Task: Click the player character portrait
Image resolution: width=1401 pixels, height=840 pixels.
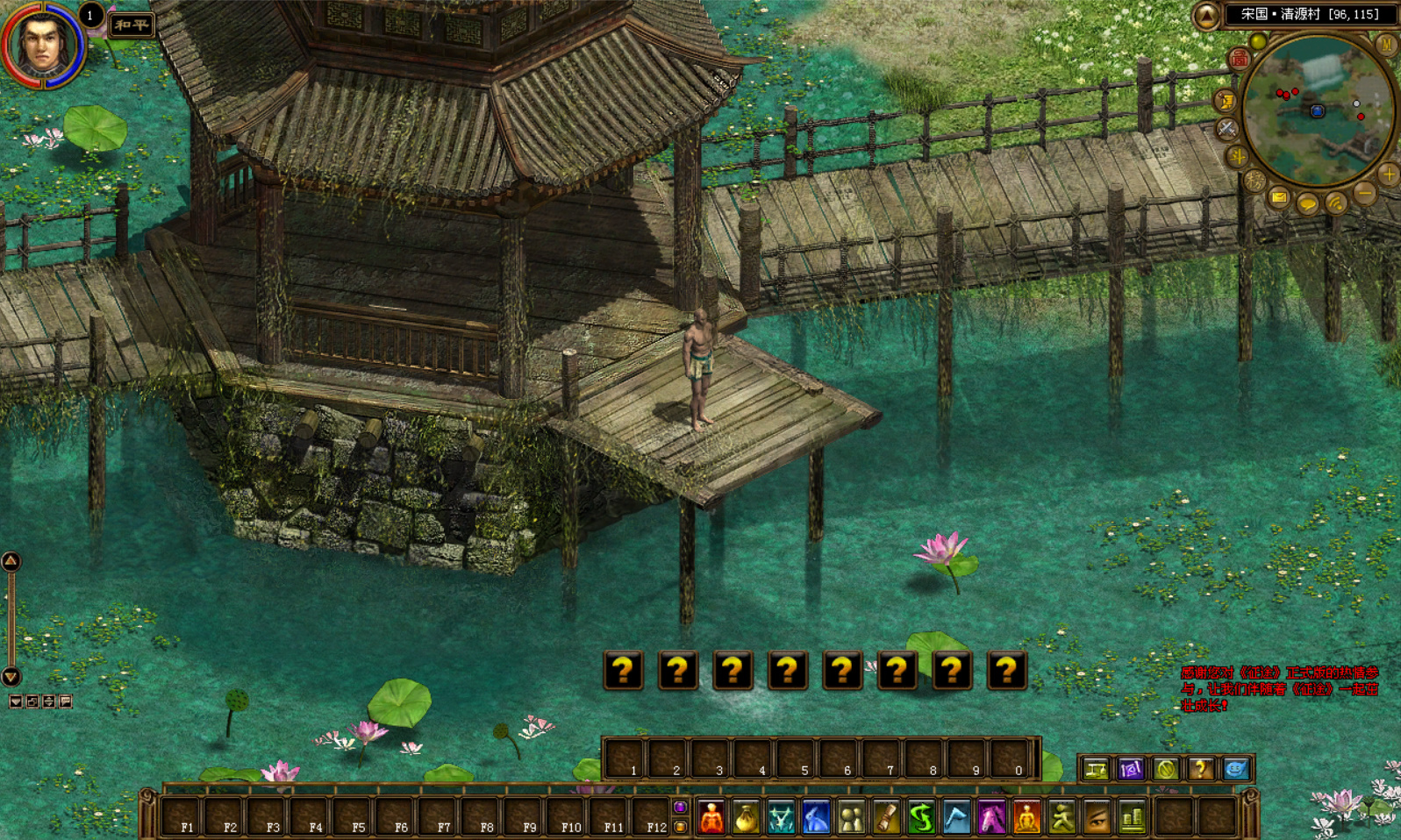Action: (41, 44)
